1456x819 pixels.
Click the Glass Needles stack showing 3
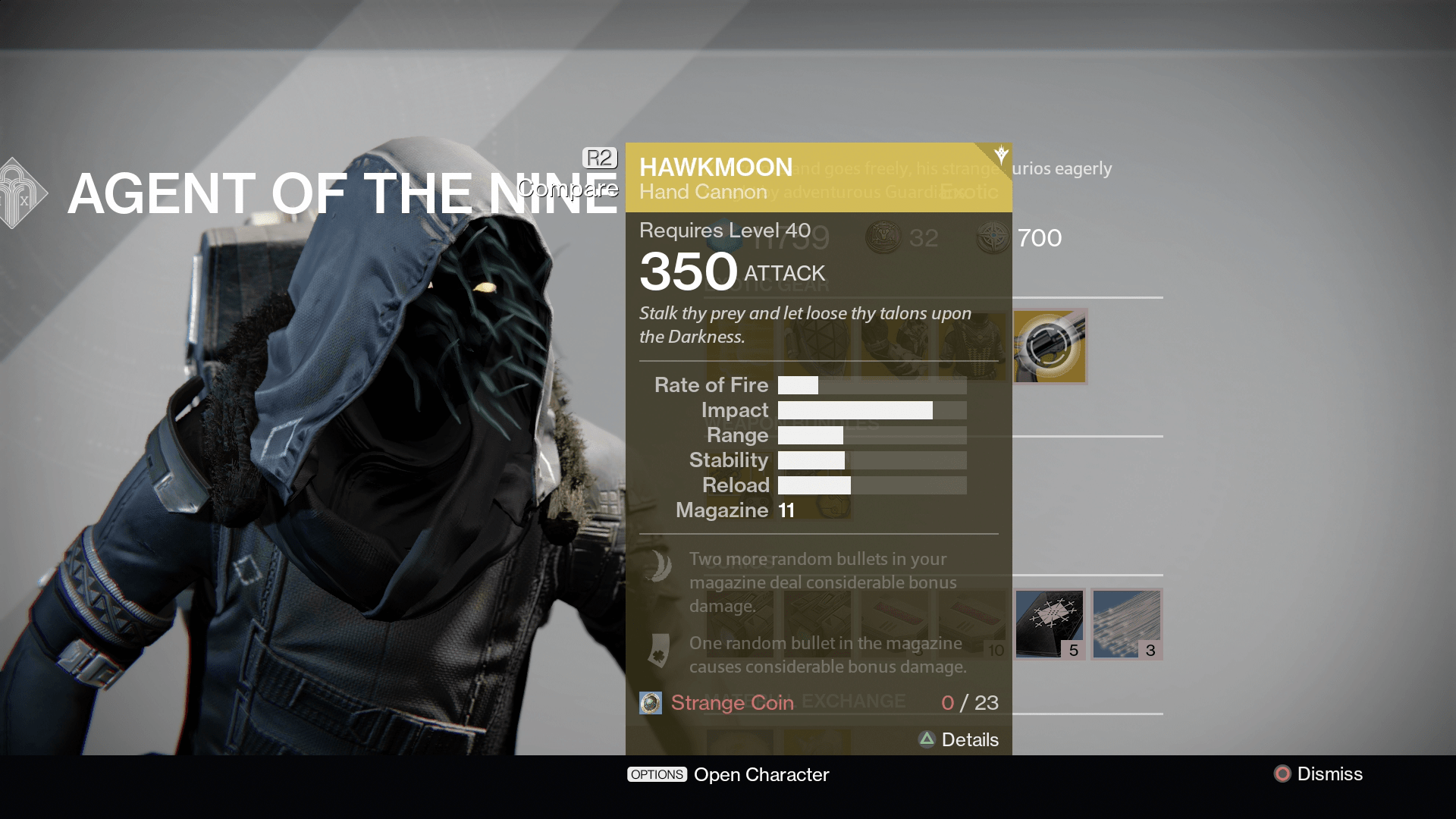tap(1125, 624)
